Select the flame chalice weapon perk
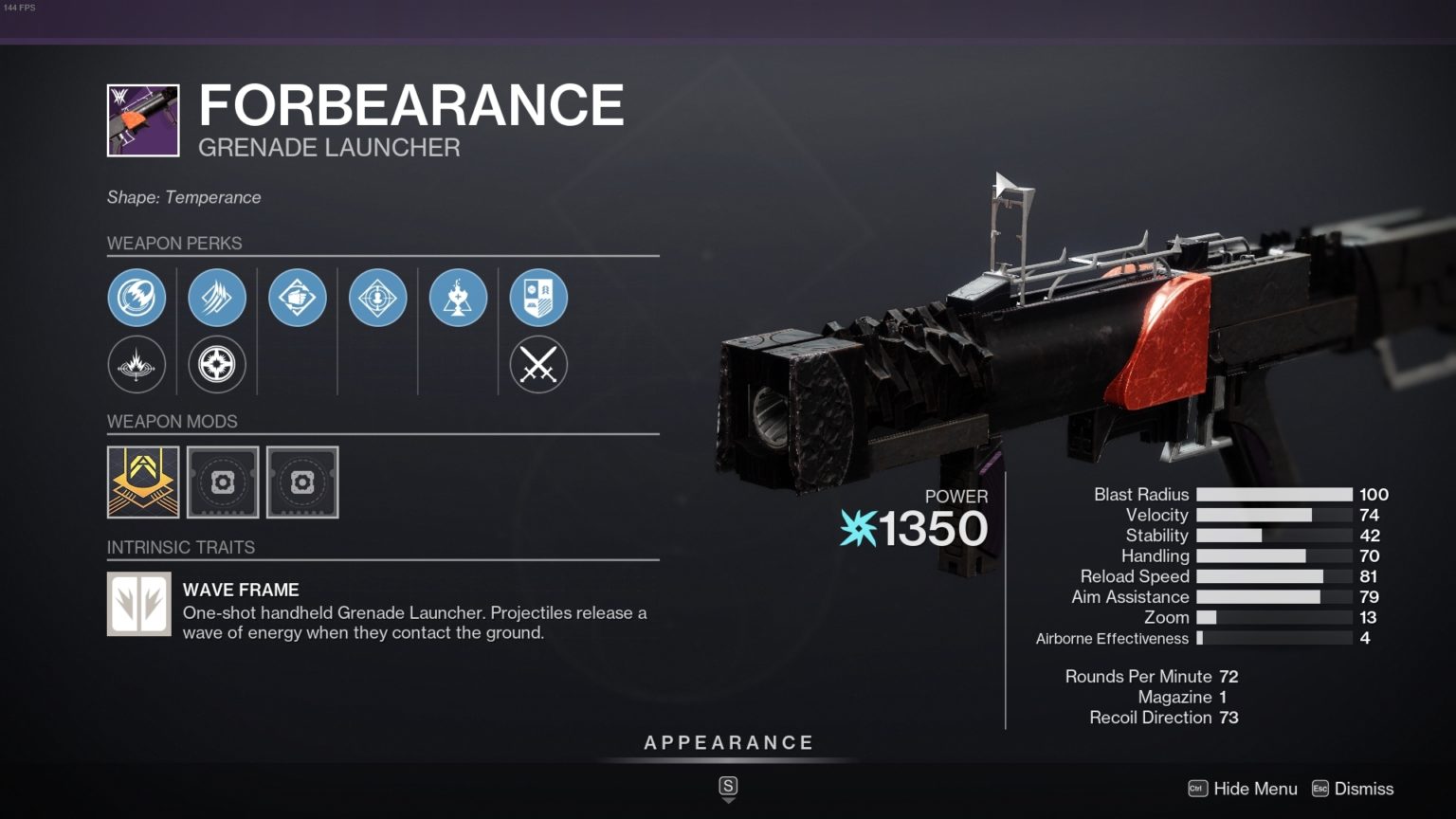The height and width of the screenshot is (819, 1456). (459, 297)
